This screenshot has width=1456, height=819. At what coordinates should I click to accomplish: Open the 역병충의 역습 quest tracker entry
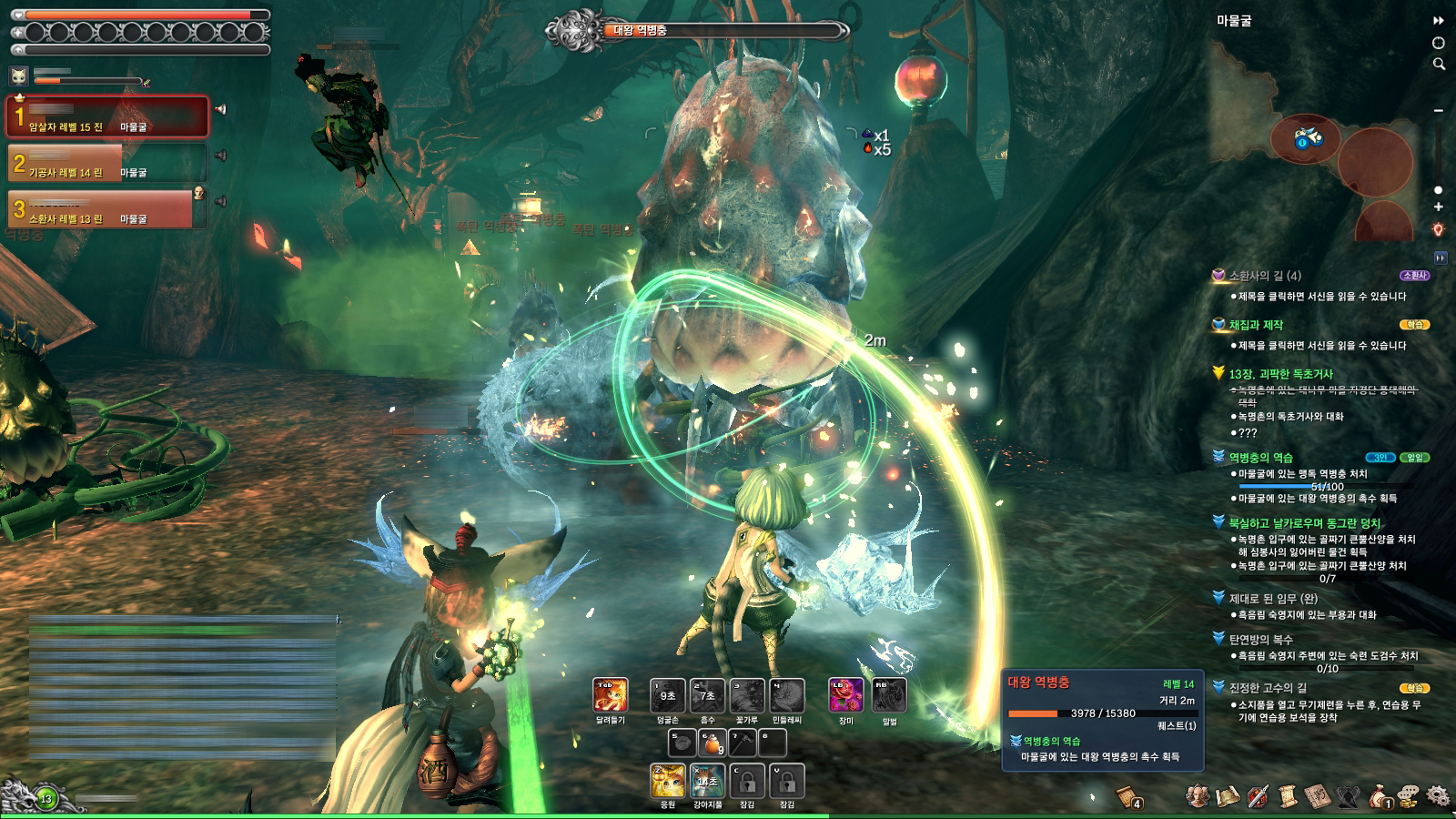point(1260,458)
